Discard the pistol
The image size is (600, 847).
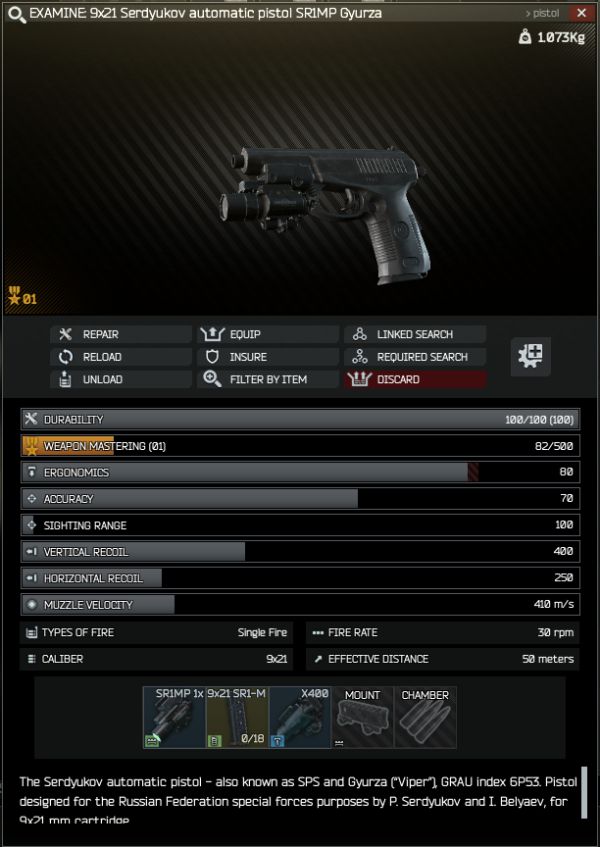pyautogui.click(x=415, y=380)
